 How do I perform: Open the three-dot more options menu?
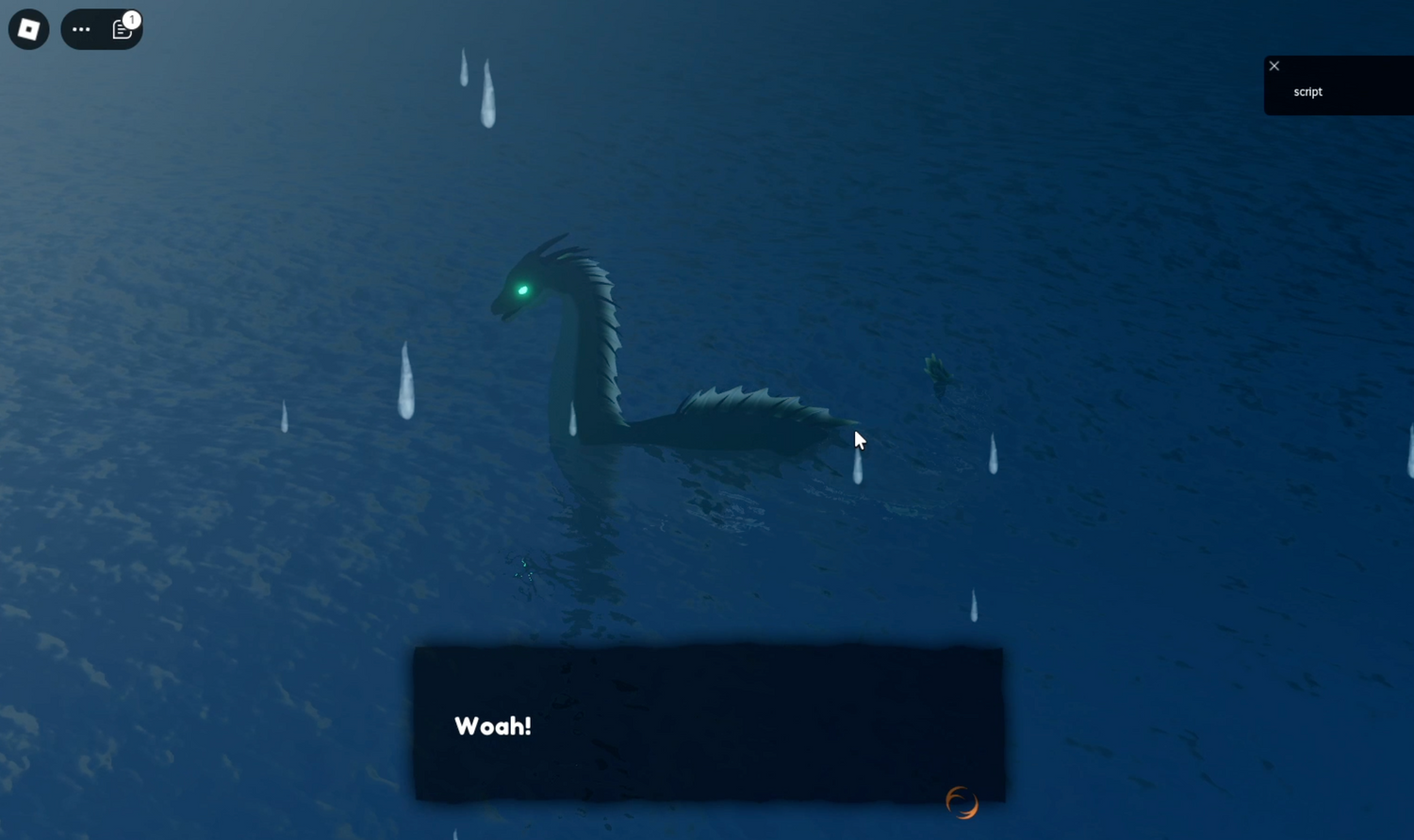81,29
